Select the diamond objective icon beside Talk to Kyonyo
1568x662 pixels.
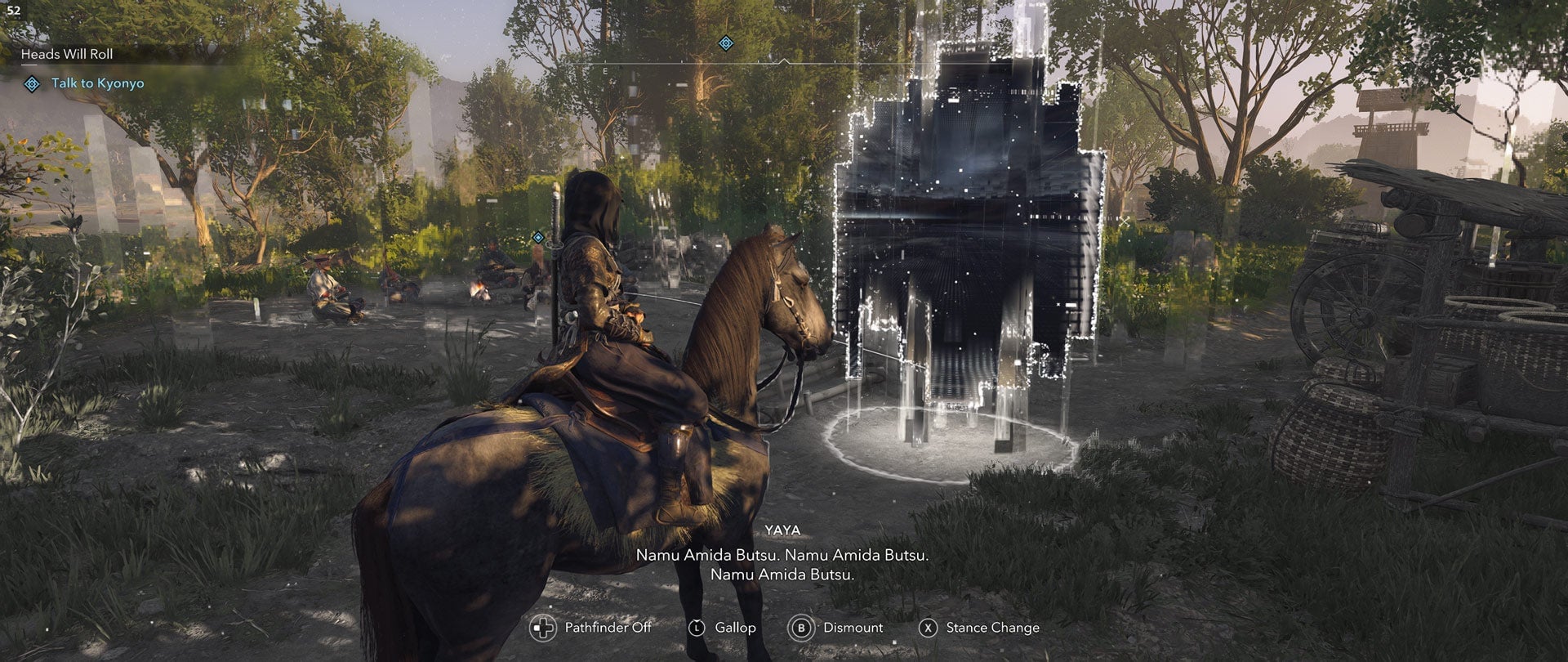coord(30,83)
